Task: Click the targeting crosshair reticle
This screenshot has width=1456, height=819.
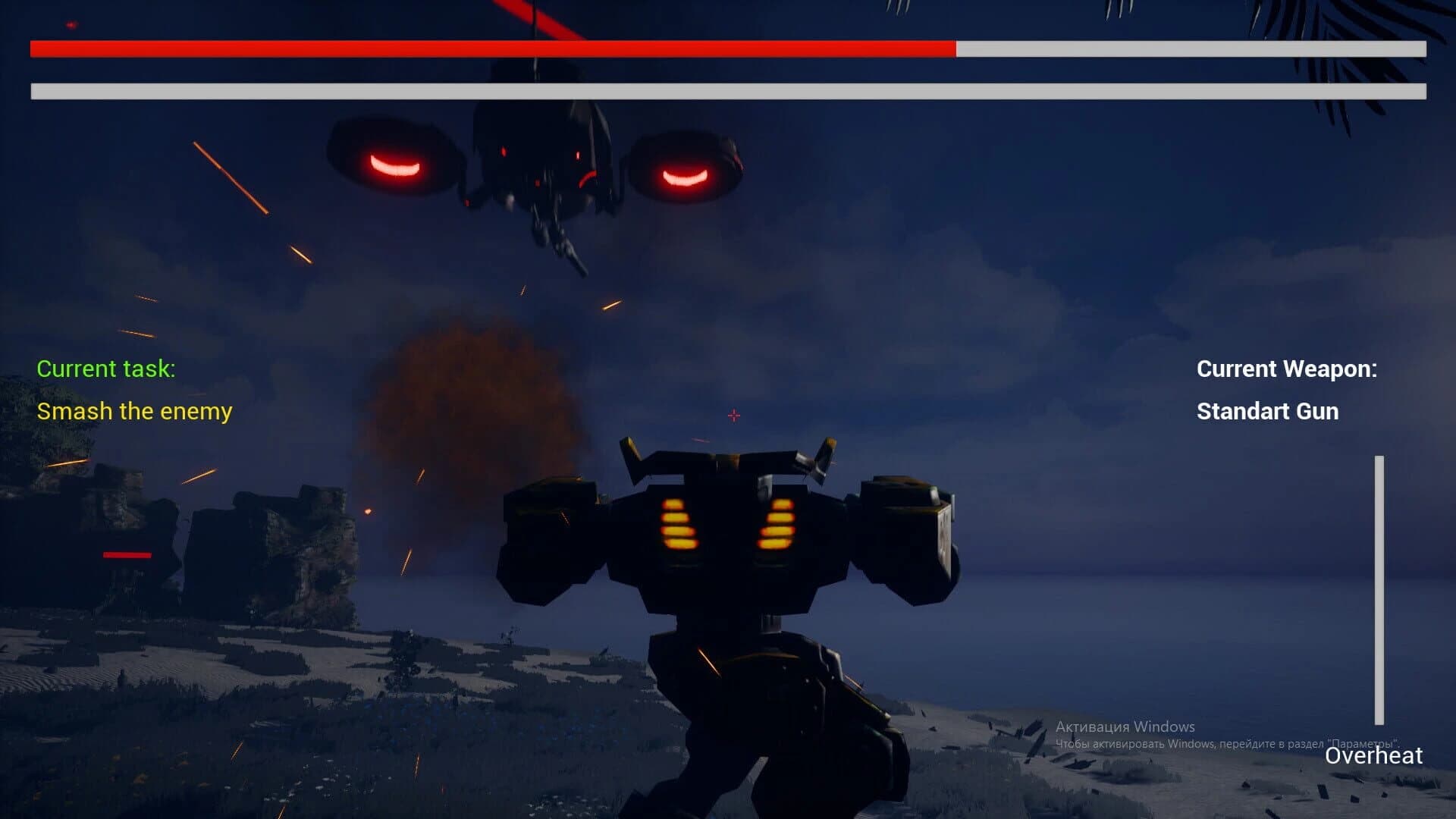Action: (733, 415)
